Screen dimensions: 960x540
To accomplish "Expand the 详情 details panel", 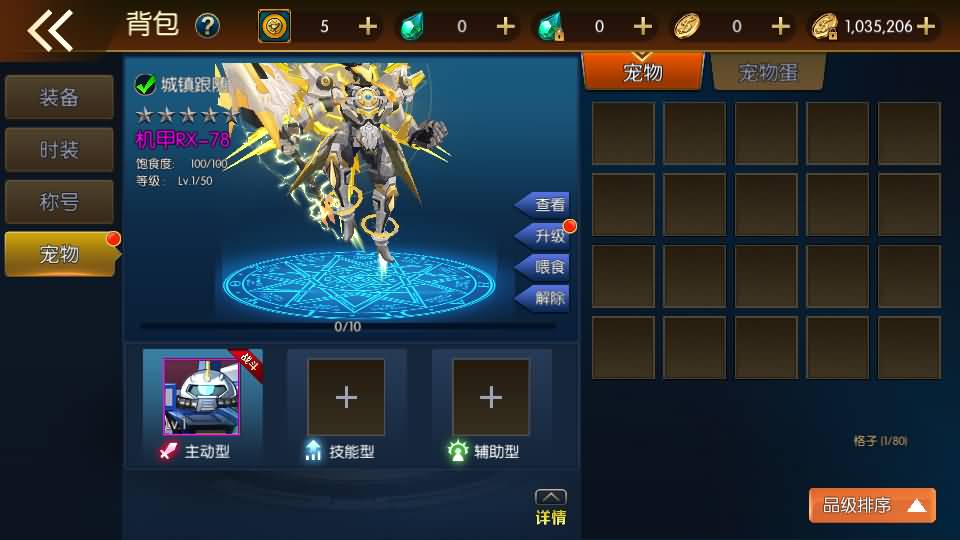I will pos(551,507).
